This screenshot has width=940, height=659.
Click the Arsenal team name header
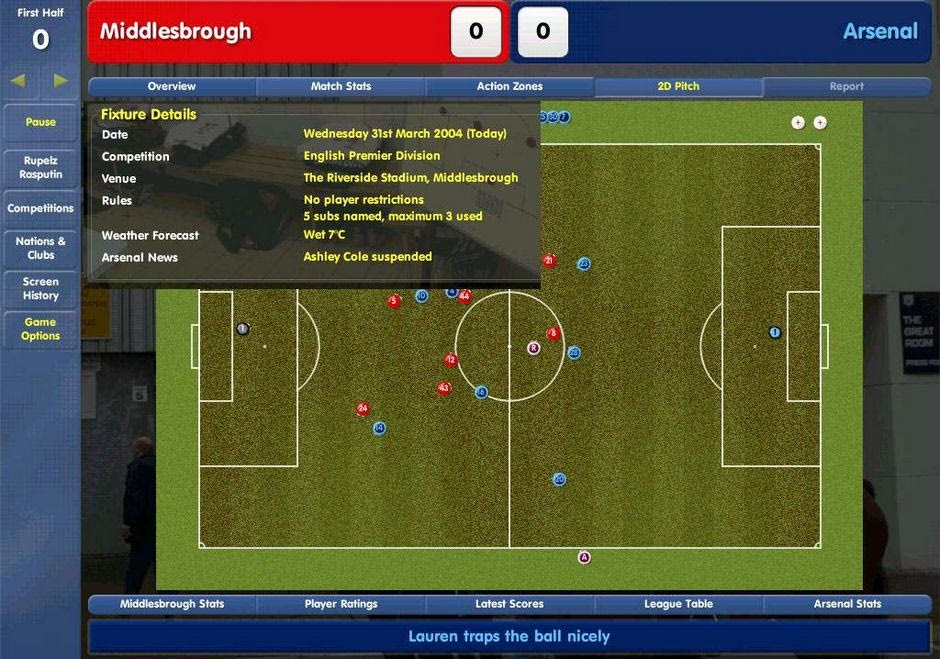click(x=880, y=31)
